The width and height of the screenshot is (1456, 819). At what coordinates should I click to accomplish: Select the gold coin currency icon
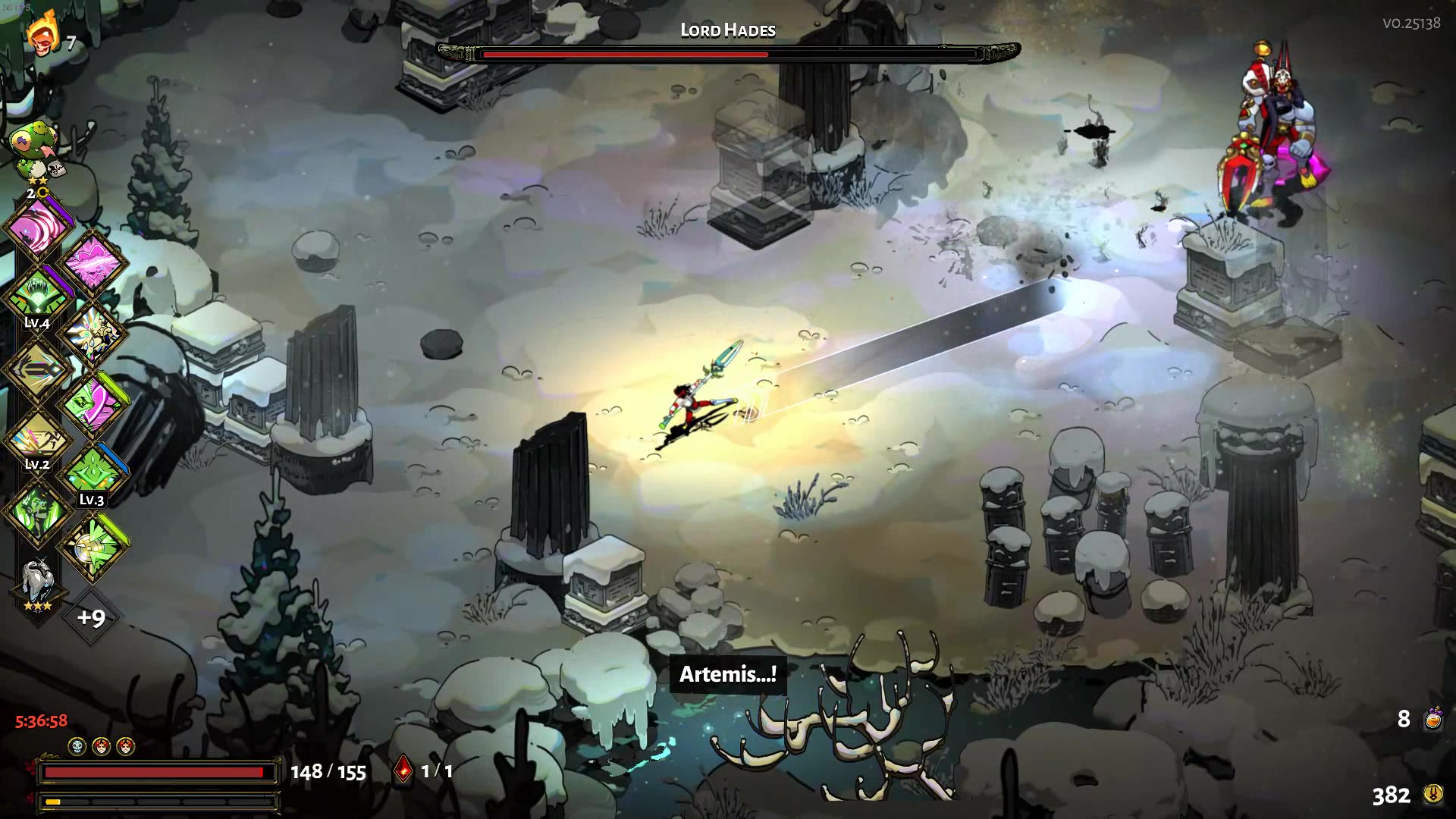pos(1432,794)
